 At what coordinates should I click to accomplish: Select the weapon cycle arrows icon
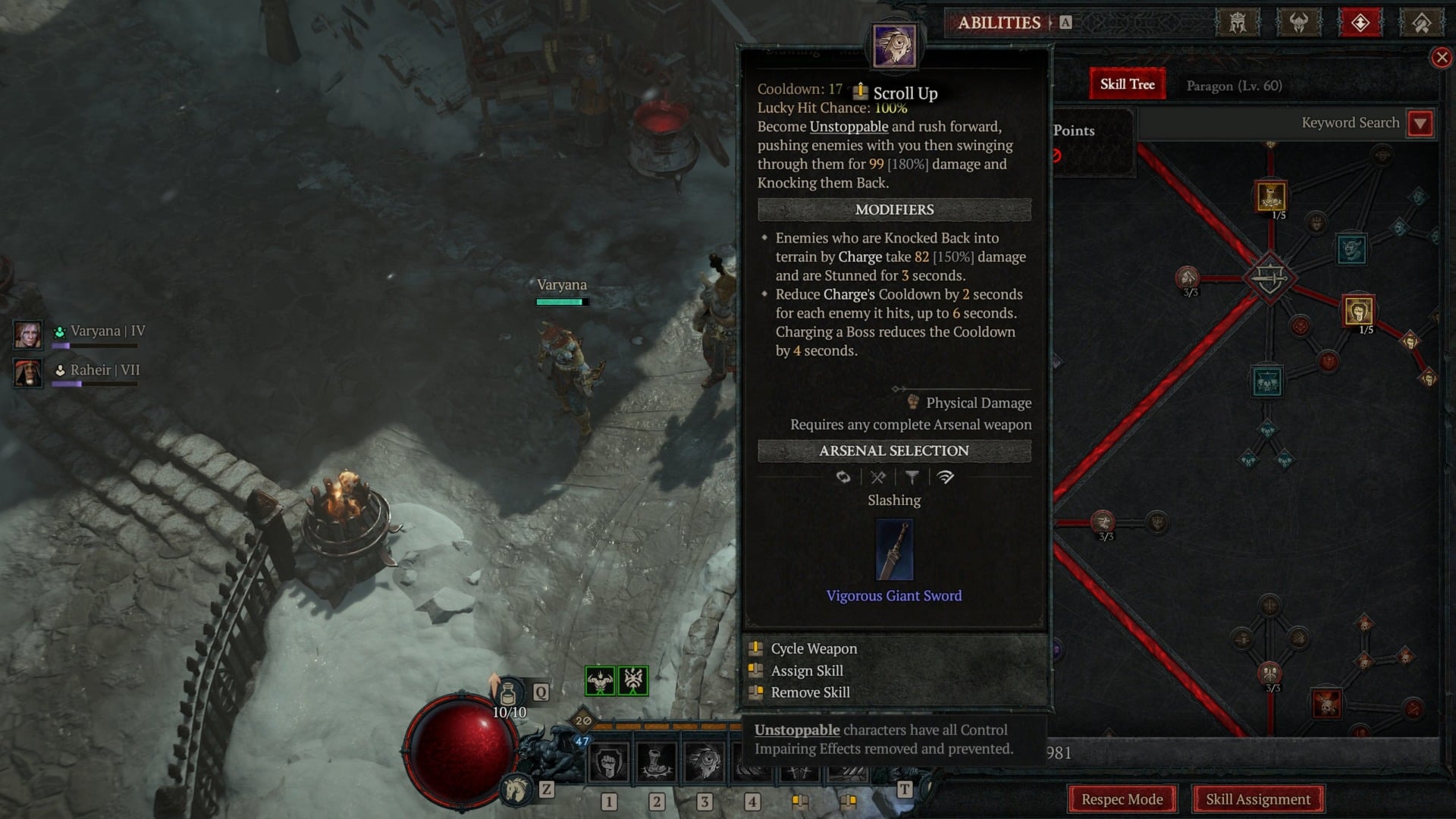click(842, 478)
